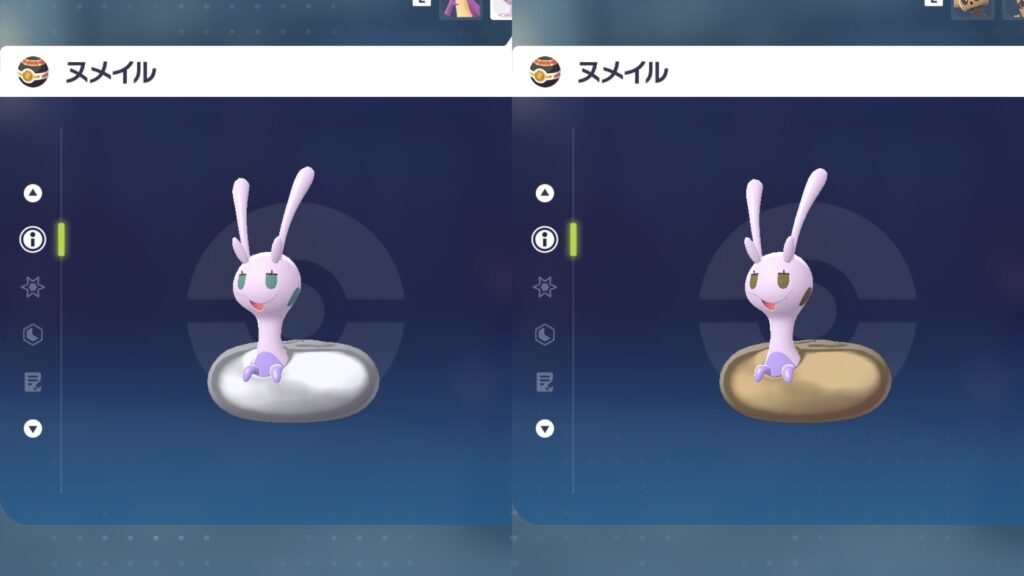
Task: Open the memo tab for brown-shelled ヌメイル
Action: pyautogui.click(x=545, y=381)
